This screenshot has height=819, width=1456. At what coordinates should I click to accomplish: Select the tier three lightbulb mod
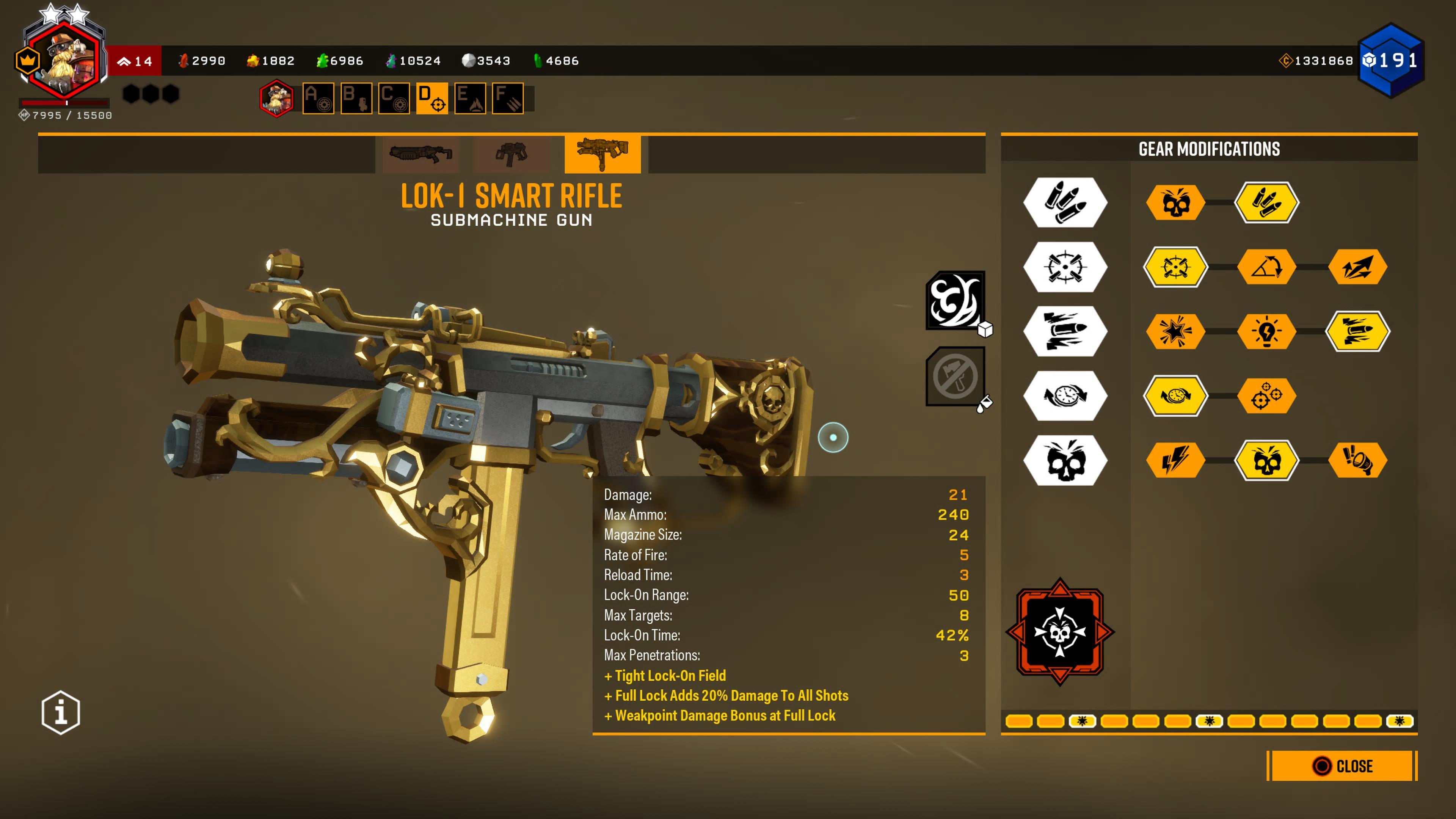[x=1267, y=331]
